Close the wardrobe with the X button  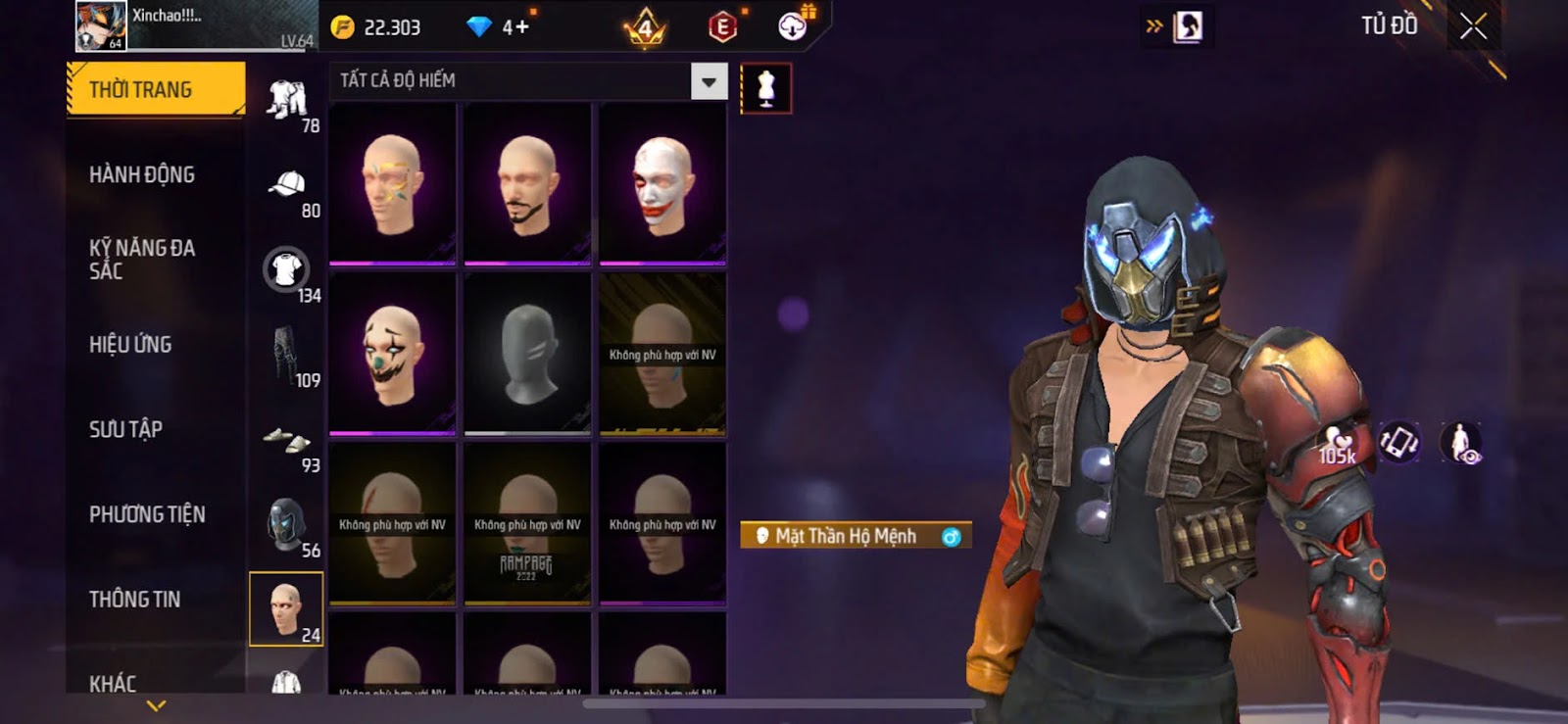click(x=1473, y=26)
